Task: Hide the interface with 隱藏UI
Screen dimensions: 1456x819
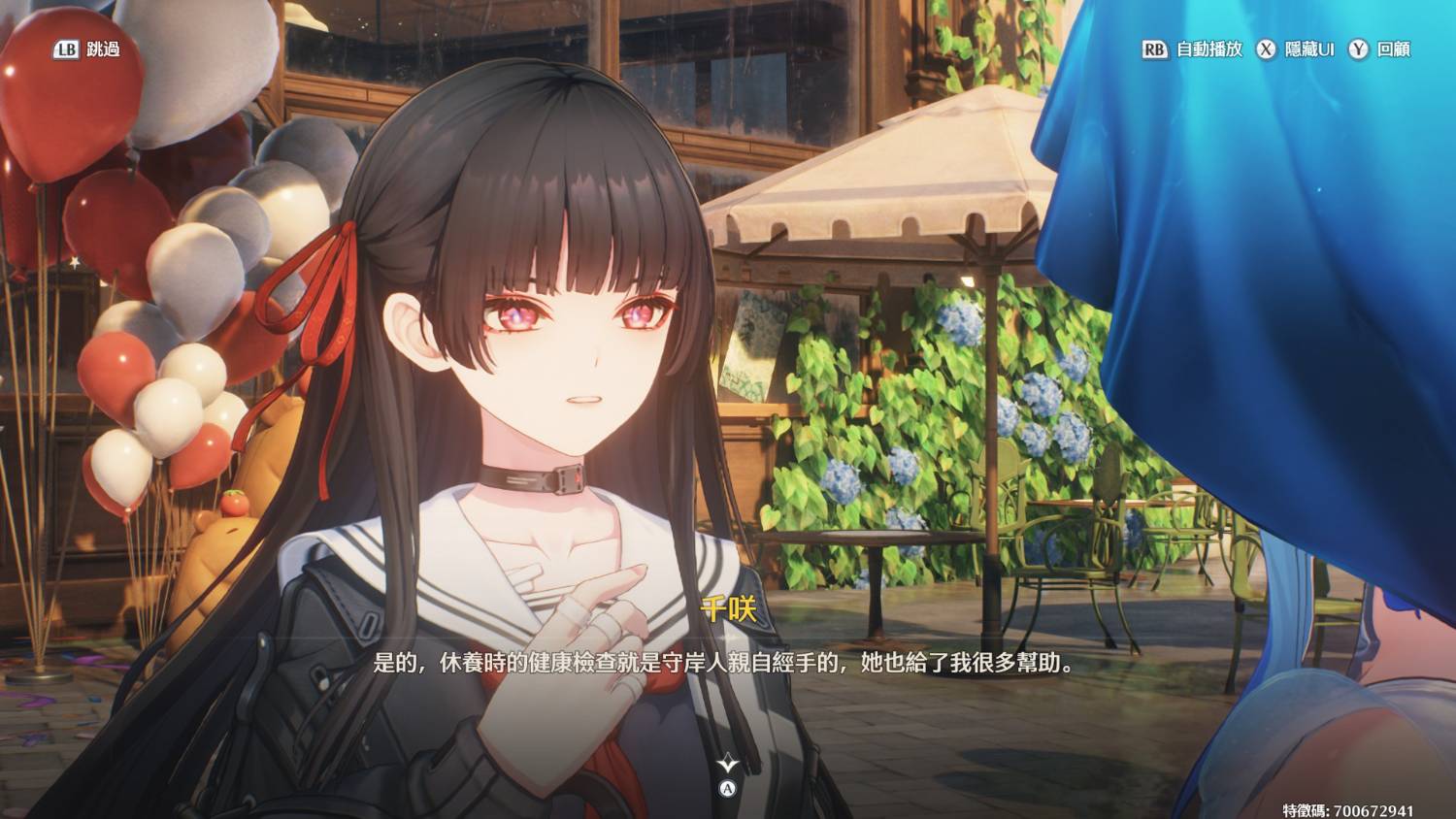Action: [x=1296, y=49]
